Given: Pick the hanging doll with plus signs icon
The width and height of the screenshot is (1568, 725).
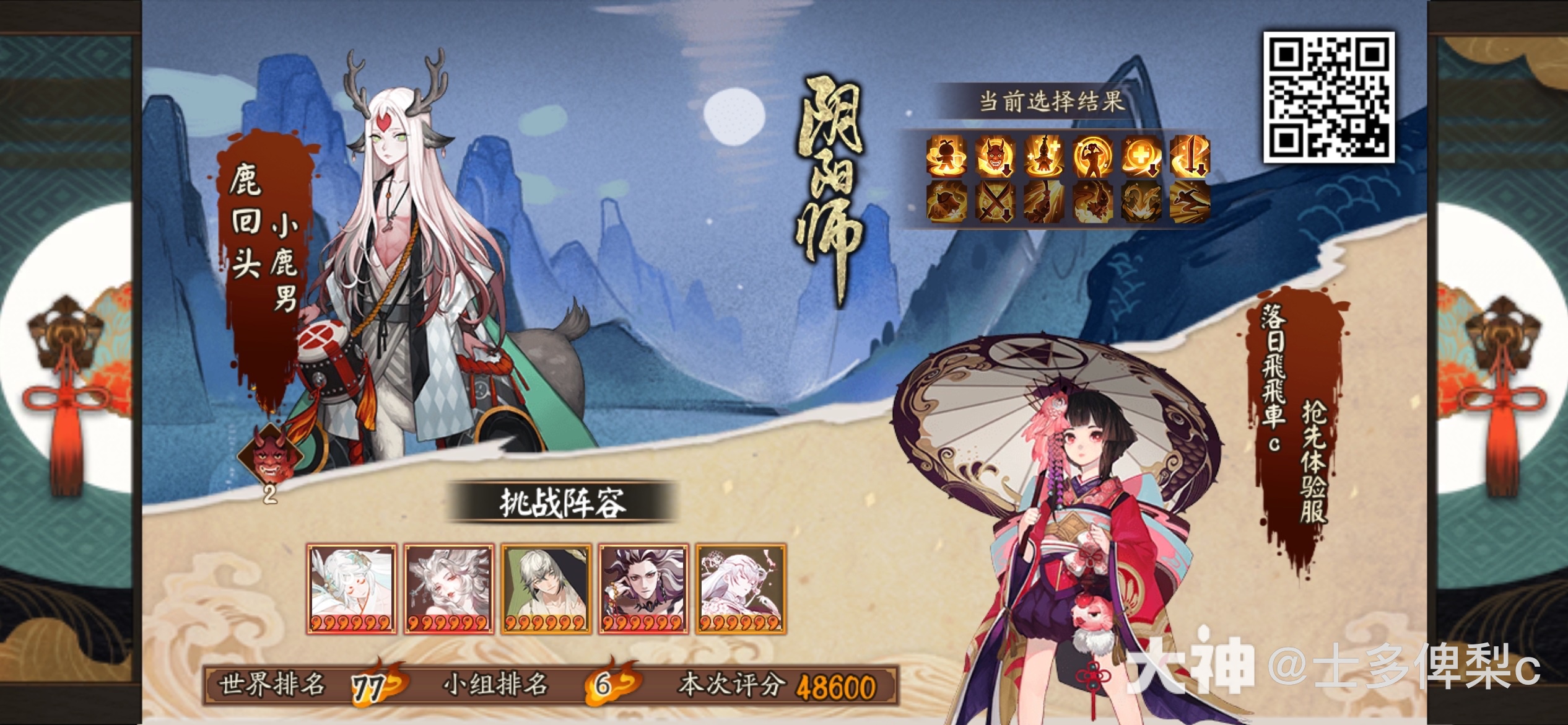Looking at the screenshot, I should [x=1043, y=156].
